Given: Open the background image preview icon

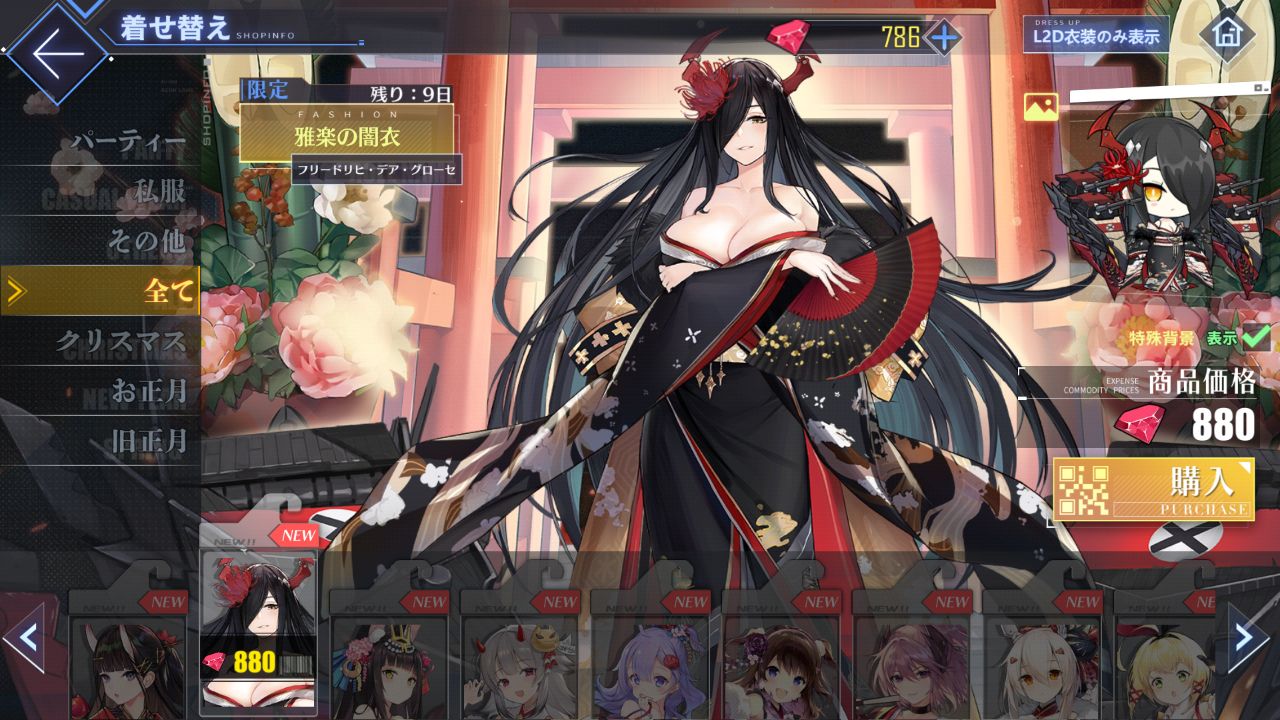Looking at the screenshot, I should coord(1041,107).
